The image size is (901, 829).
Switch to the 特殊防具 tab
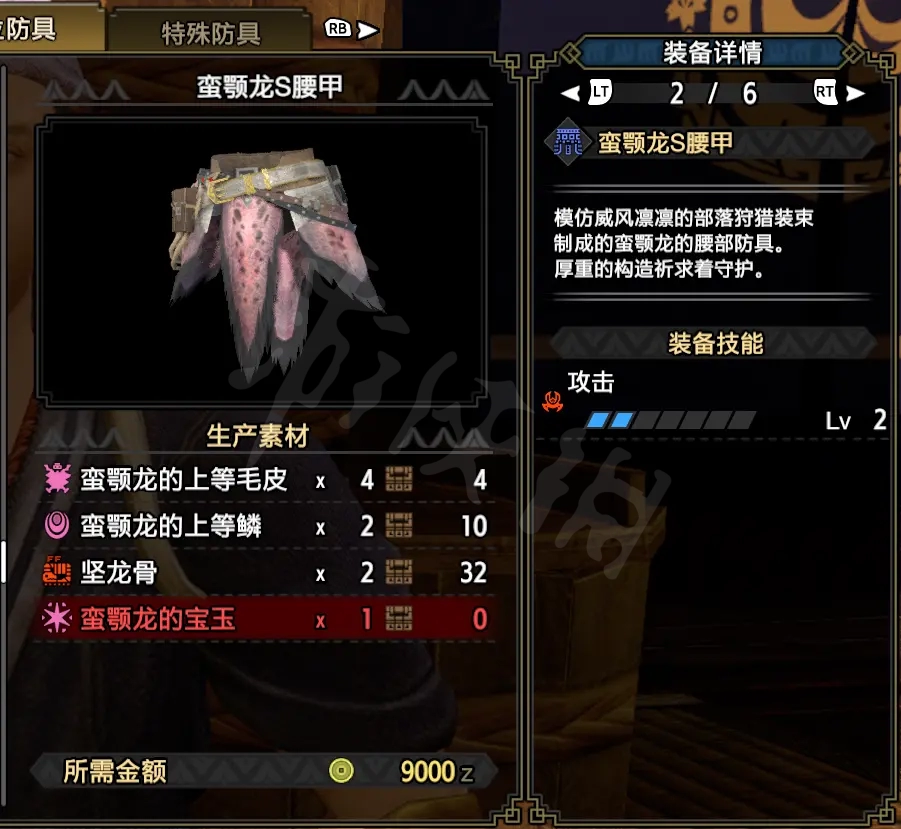coord(211,32)
